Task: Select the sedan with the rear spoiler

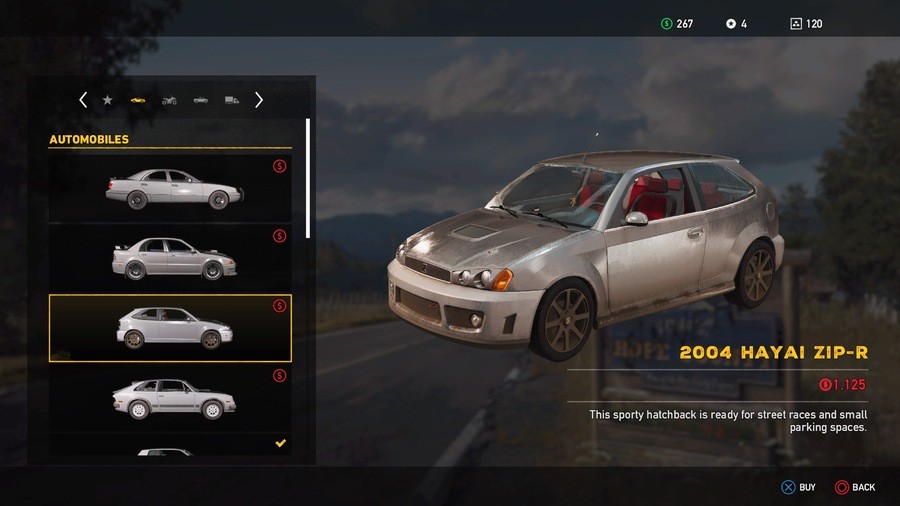Action: click(x=170, y=258)
